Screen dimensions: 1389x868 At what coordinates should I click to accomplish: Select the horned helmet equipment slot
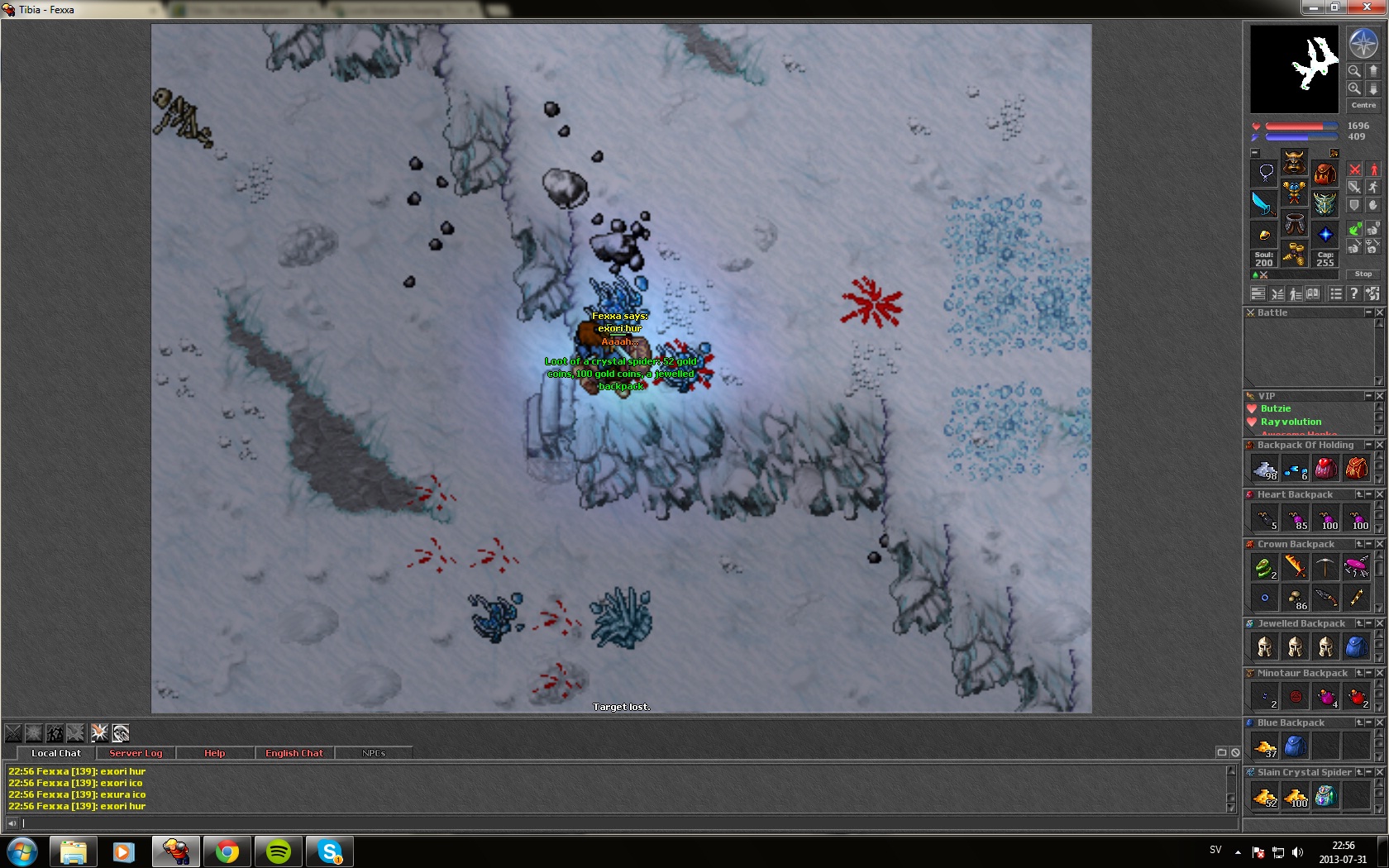pyautogui.click(x=1294, y=161)
